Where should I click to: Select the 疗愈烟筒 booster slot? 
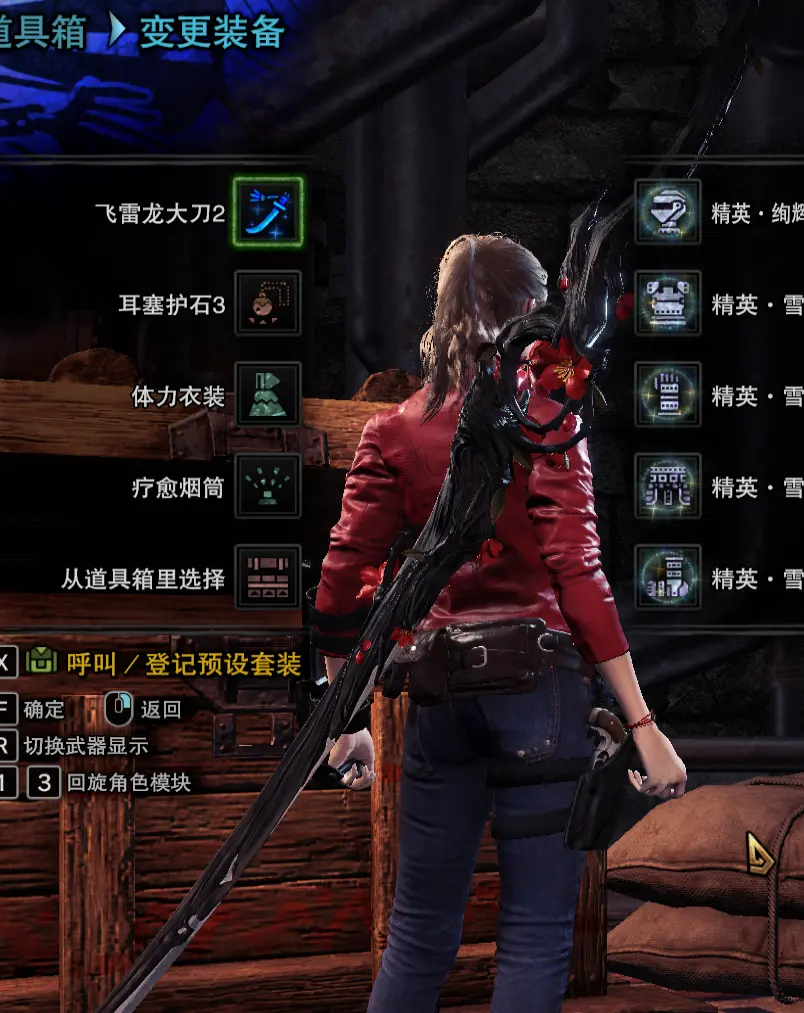tap(268, 487)
